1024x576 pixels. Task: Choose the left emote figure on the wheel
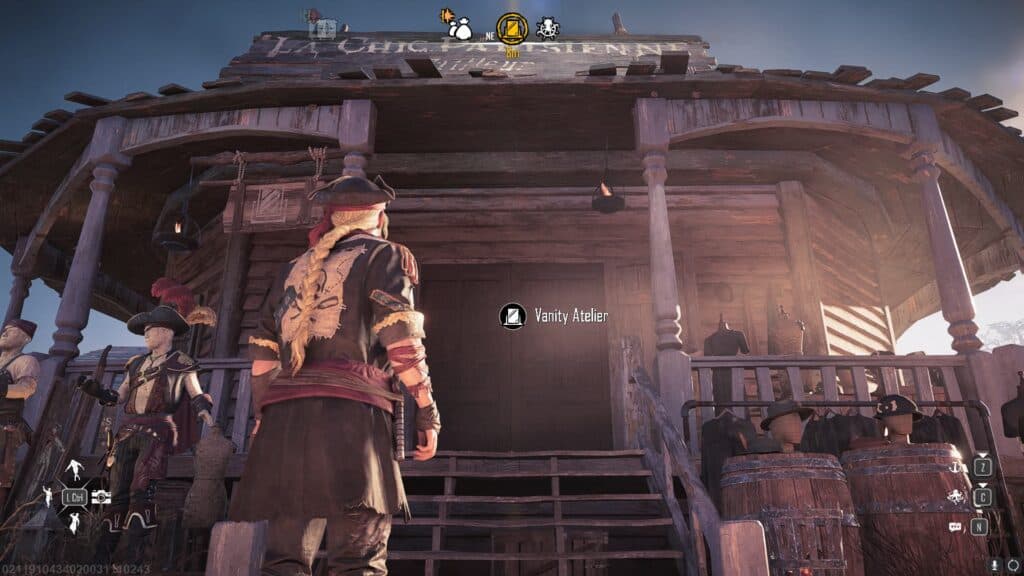(x=47, y=496)
